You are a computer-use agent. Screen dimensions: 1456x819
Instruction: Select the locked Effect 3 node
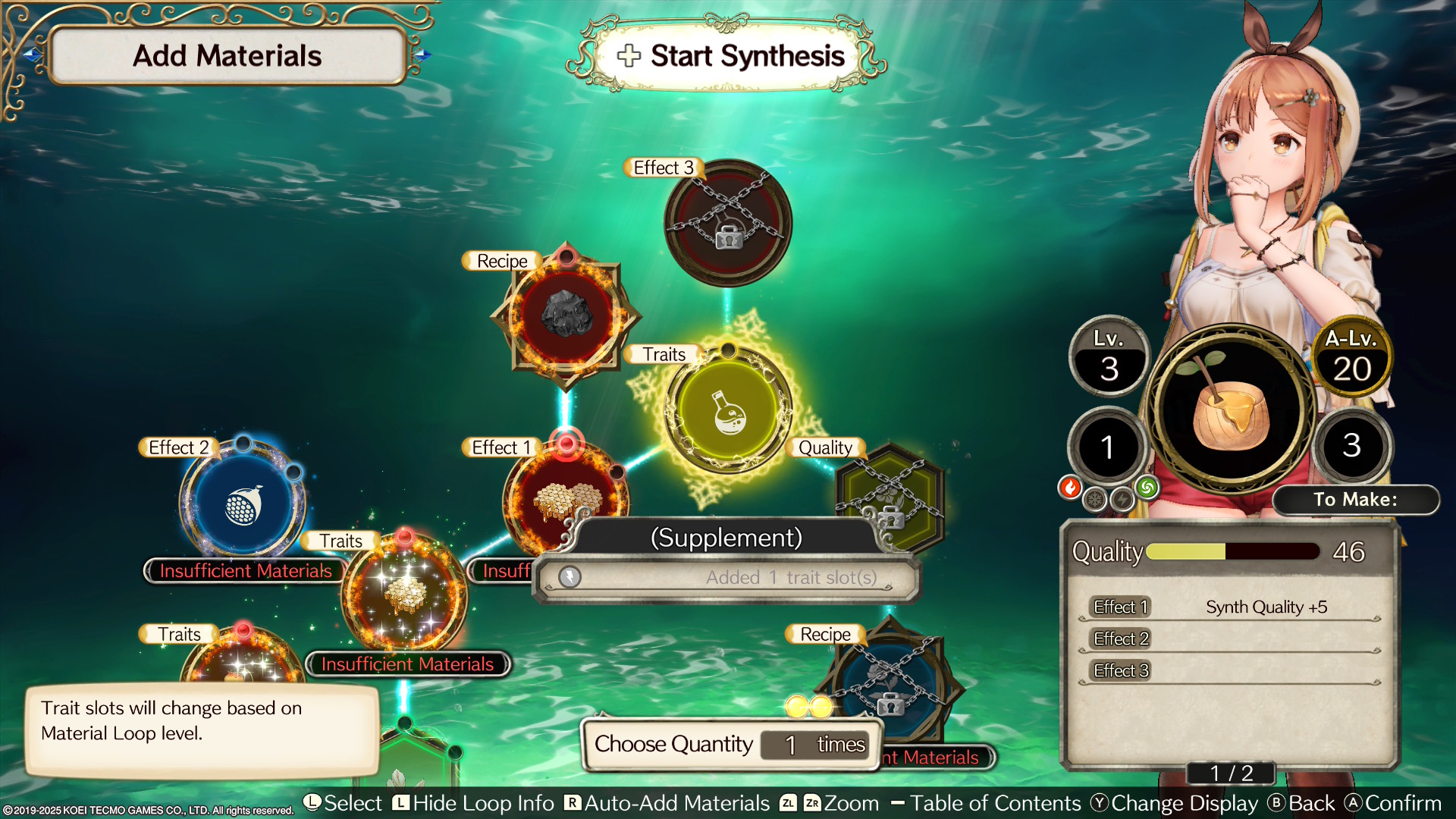coord(728,223)
